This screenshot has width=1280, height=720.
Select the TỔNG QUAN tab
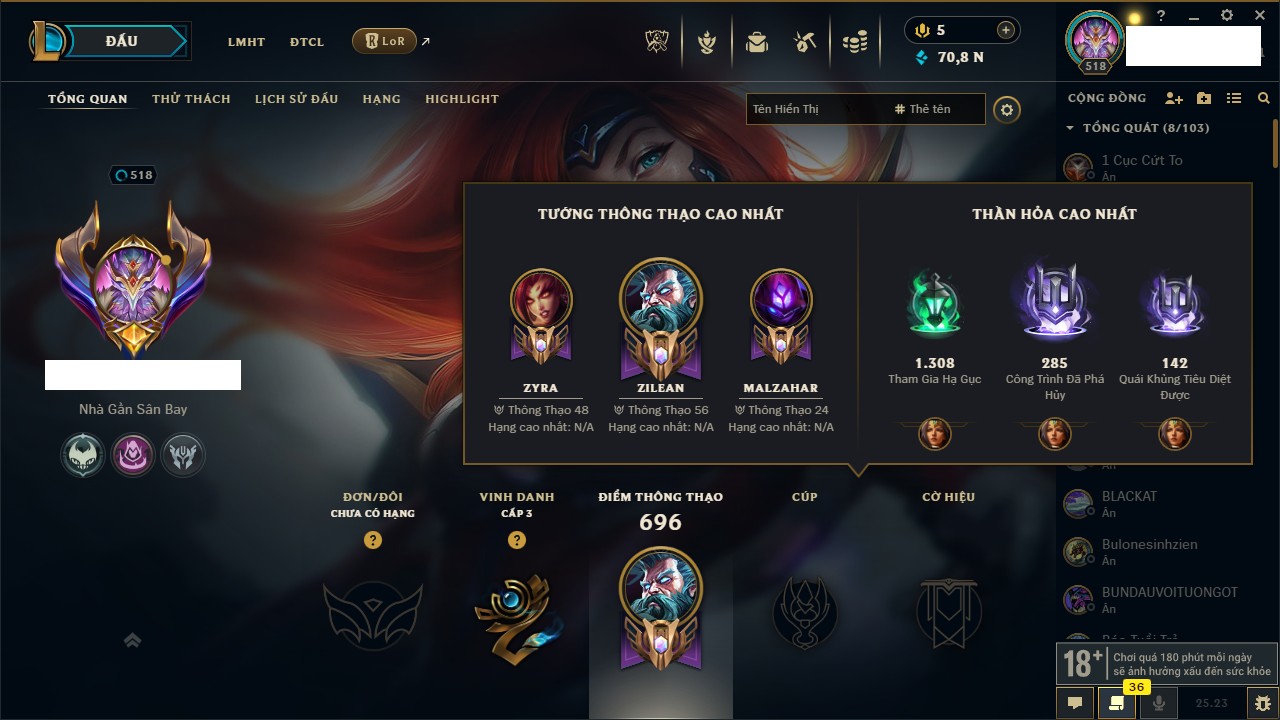click(x=88, y=99)
